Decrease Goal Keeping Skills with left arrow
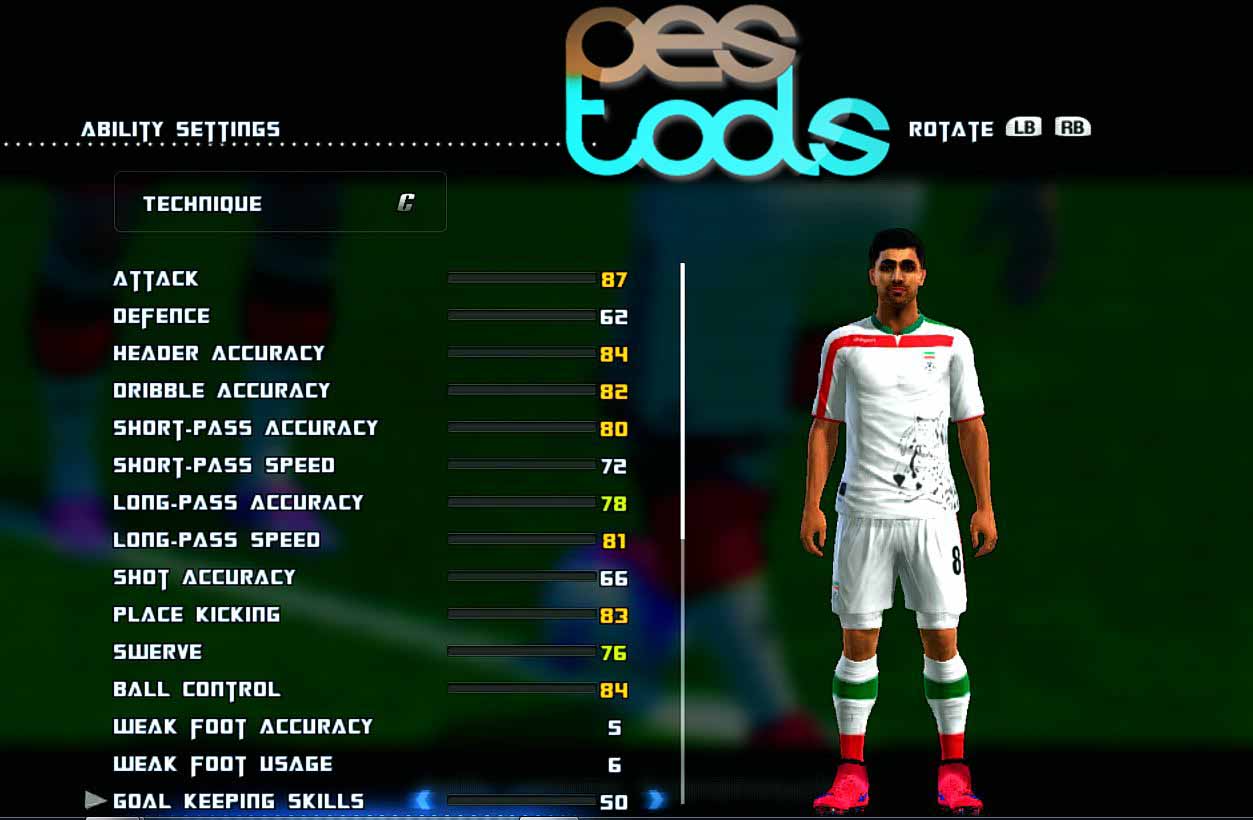Screen dimensions: 1253x820 423,800
